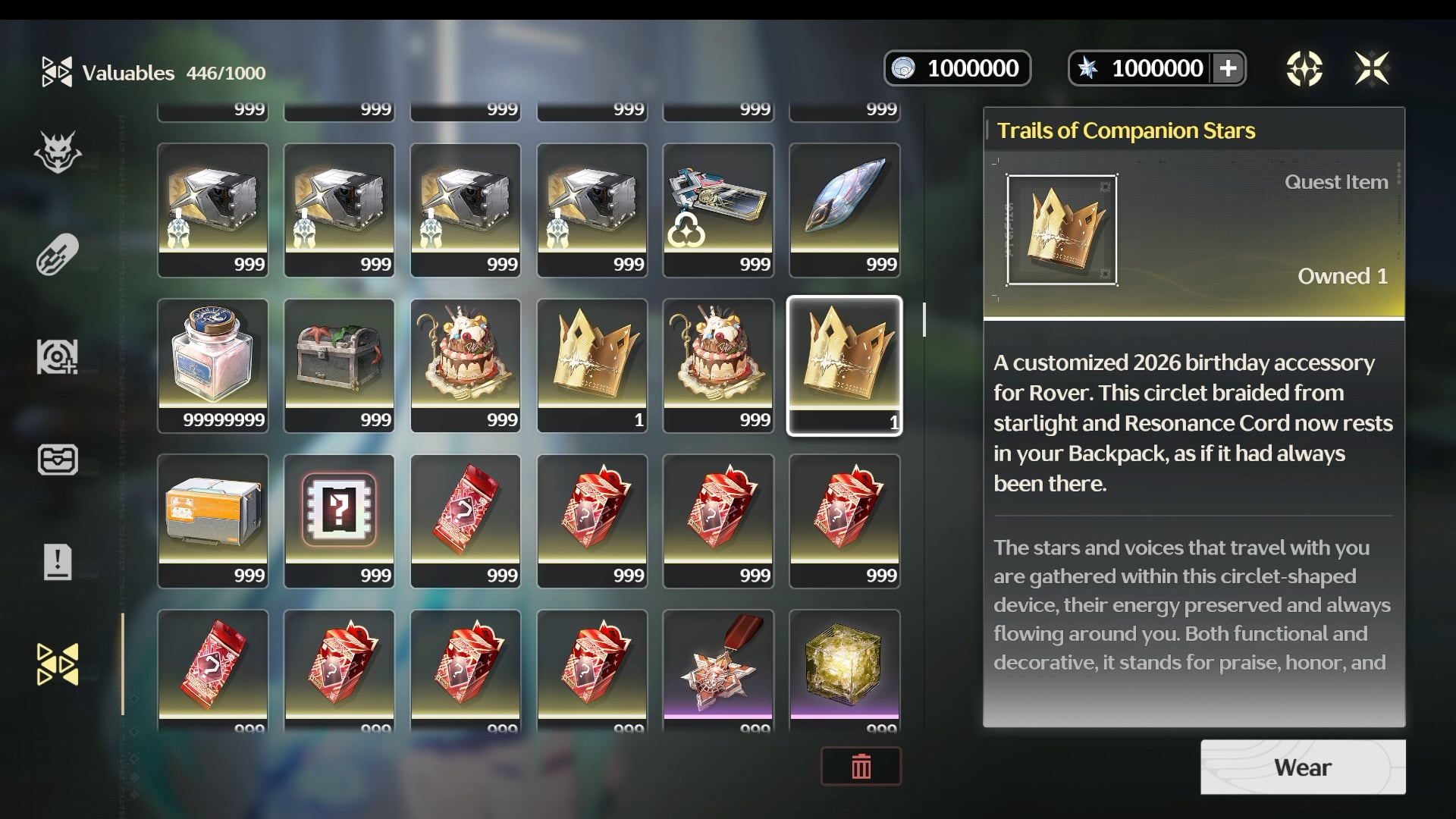Click the circular crosshair icon near currency

1304,69
